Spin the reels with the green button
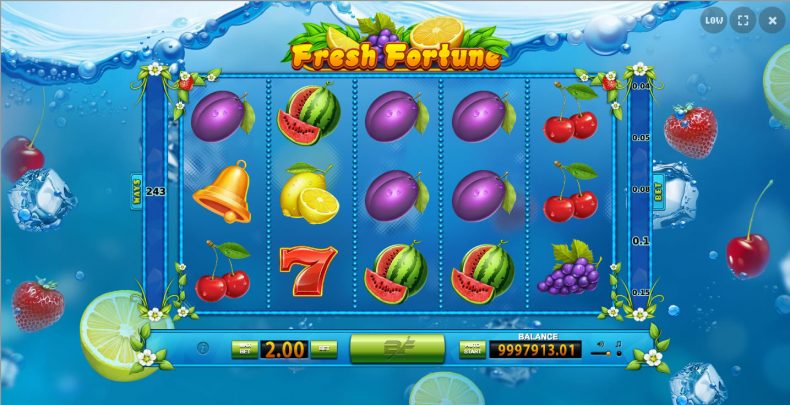The width and height of the screenshot is (790, 405). point(397,348)
